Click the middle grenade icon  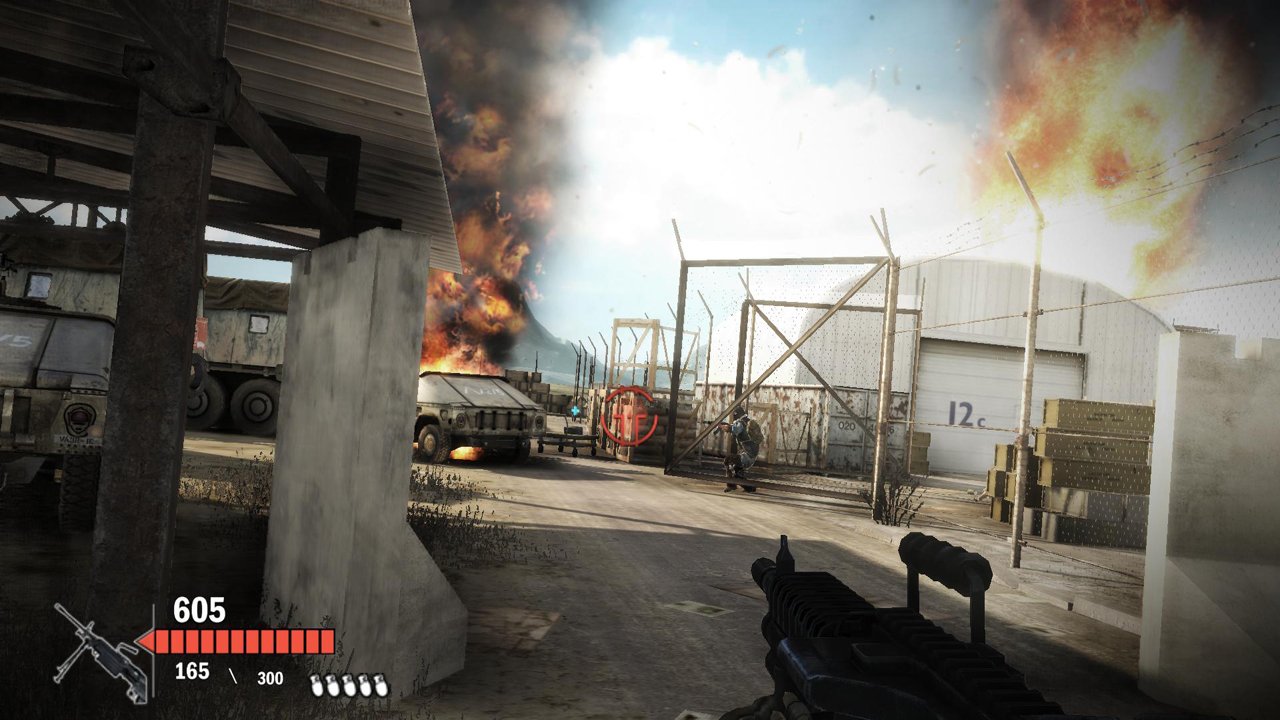(349, 685)
